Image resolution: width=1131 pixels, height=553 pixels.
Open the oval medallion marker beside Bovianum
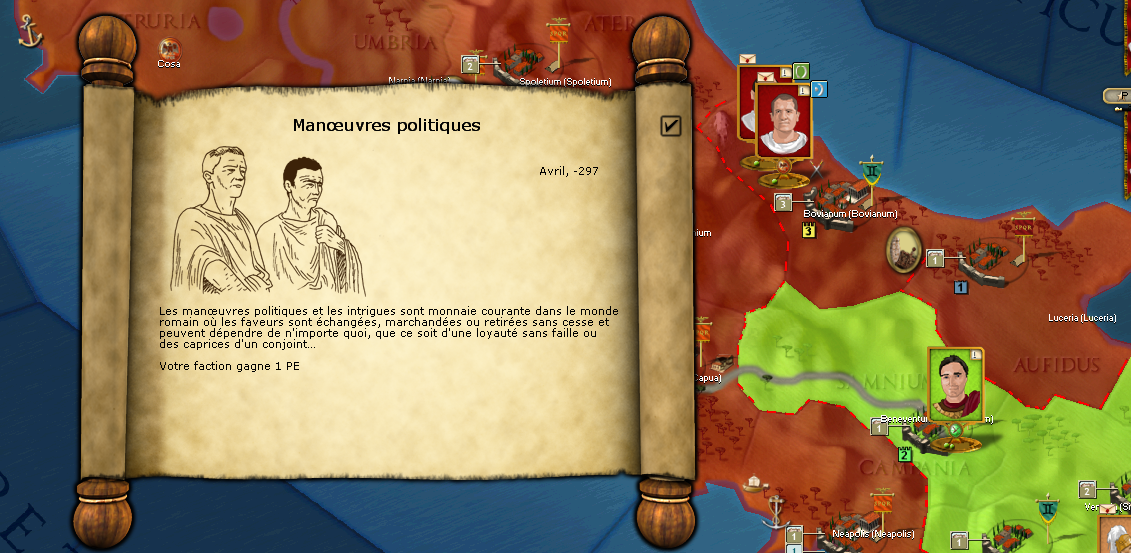(x=905, y=249)
